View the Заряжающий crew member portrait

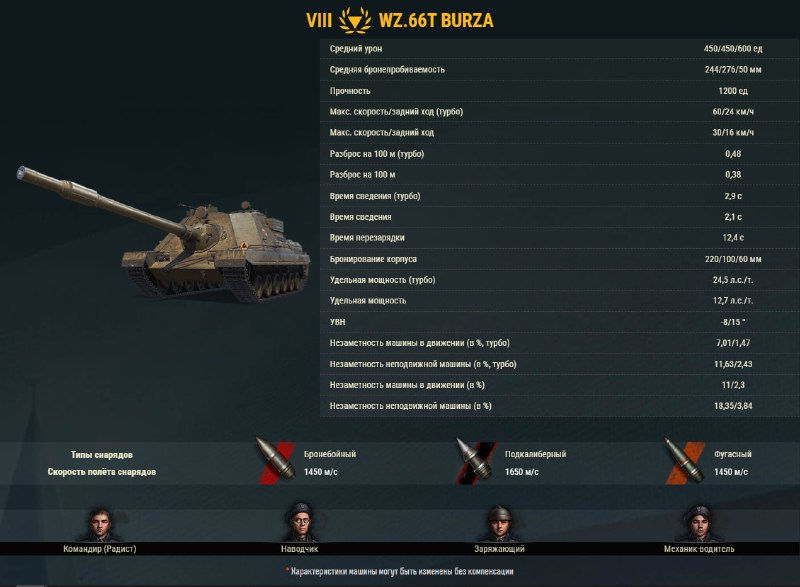[x=499, y=523]
